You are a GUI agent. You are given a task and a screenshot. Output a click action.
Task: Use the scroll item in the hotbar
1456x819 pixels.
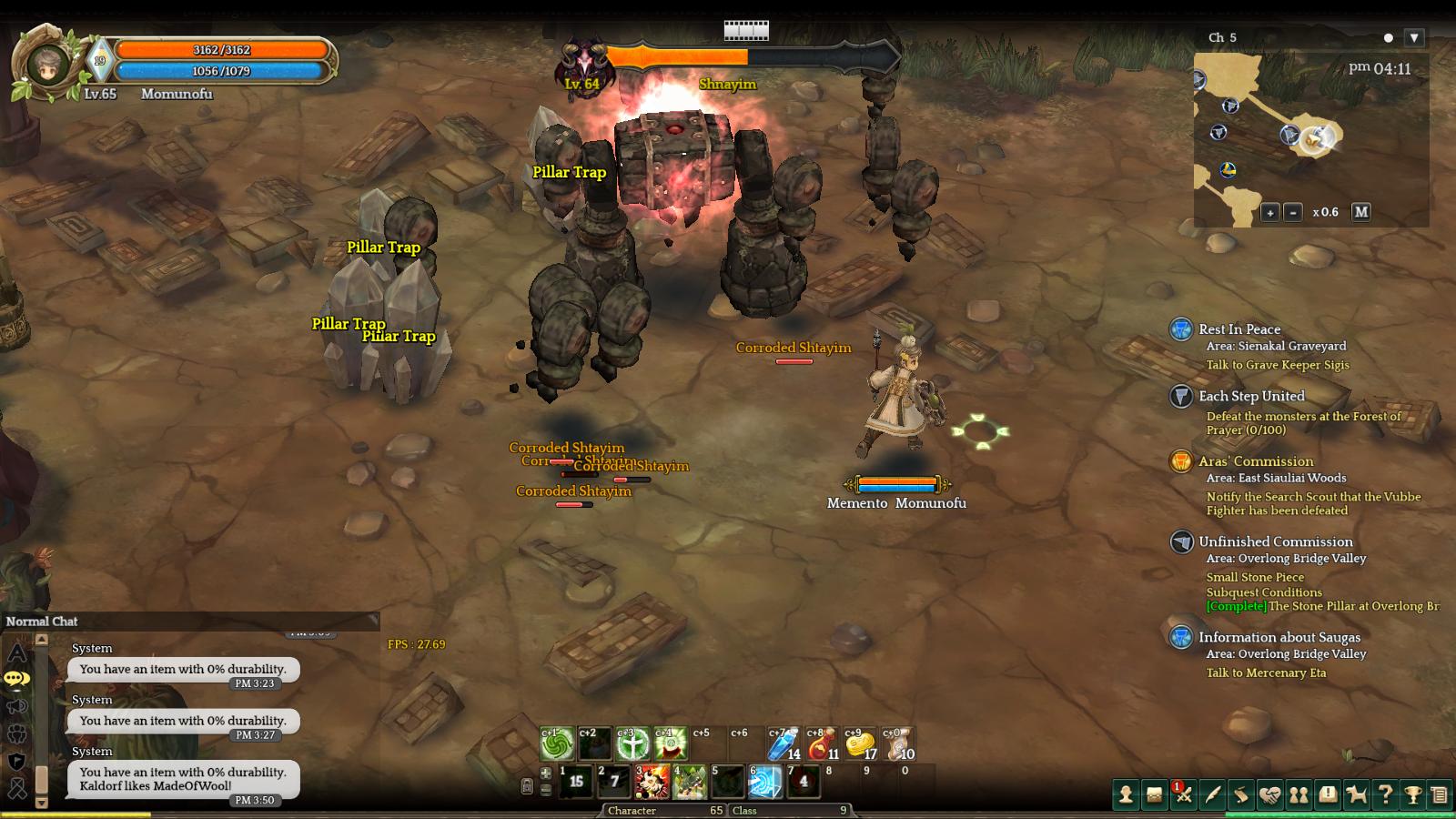[898, 744]
